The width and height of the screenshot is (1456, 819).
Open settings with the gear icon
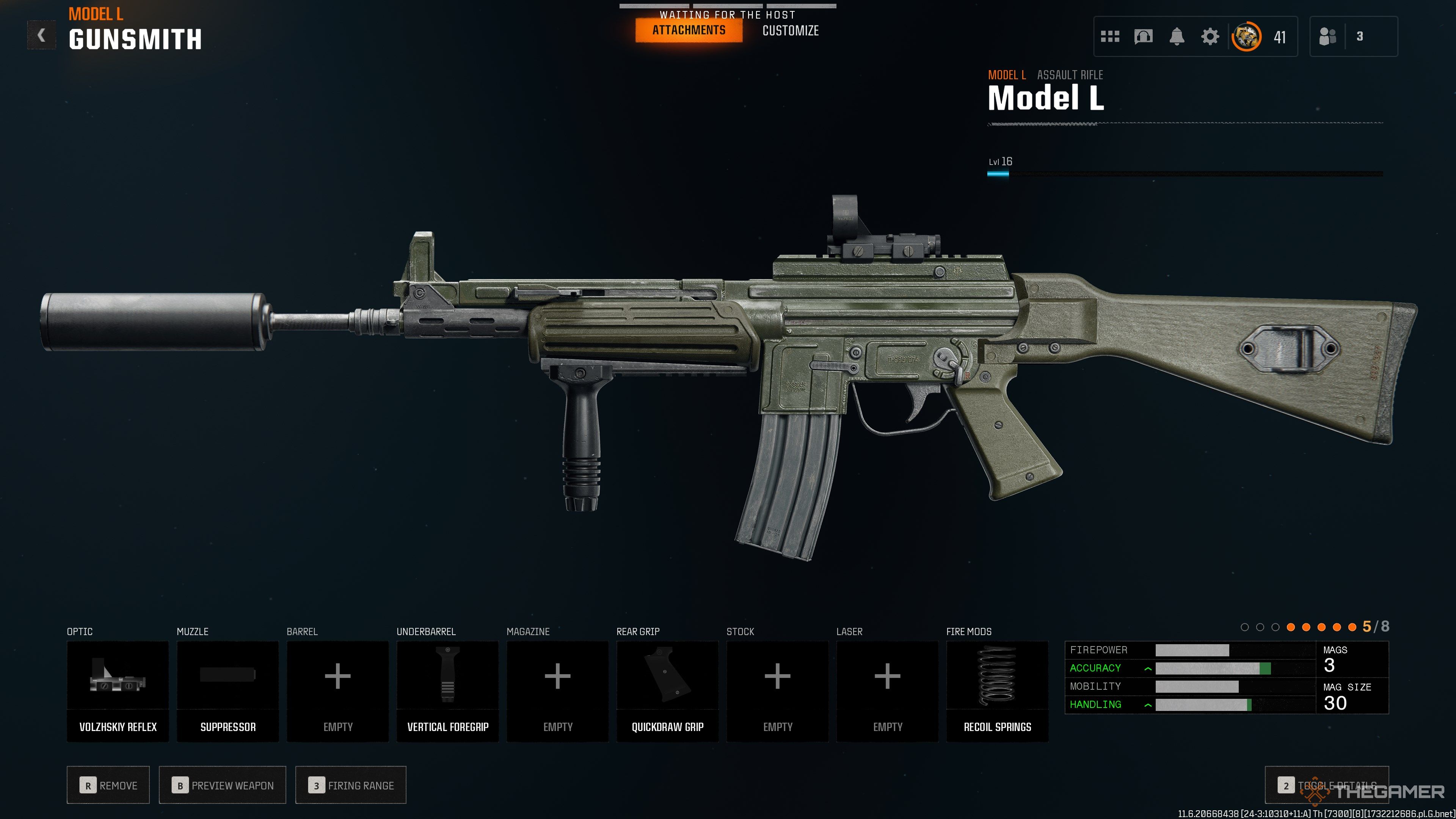tap(1210, 37)
